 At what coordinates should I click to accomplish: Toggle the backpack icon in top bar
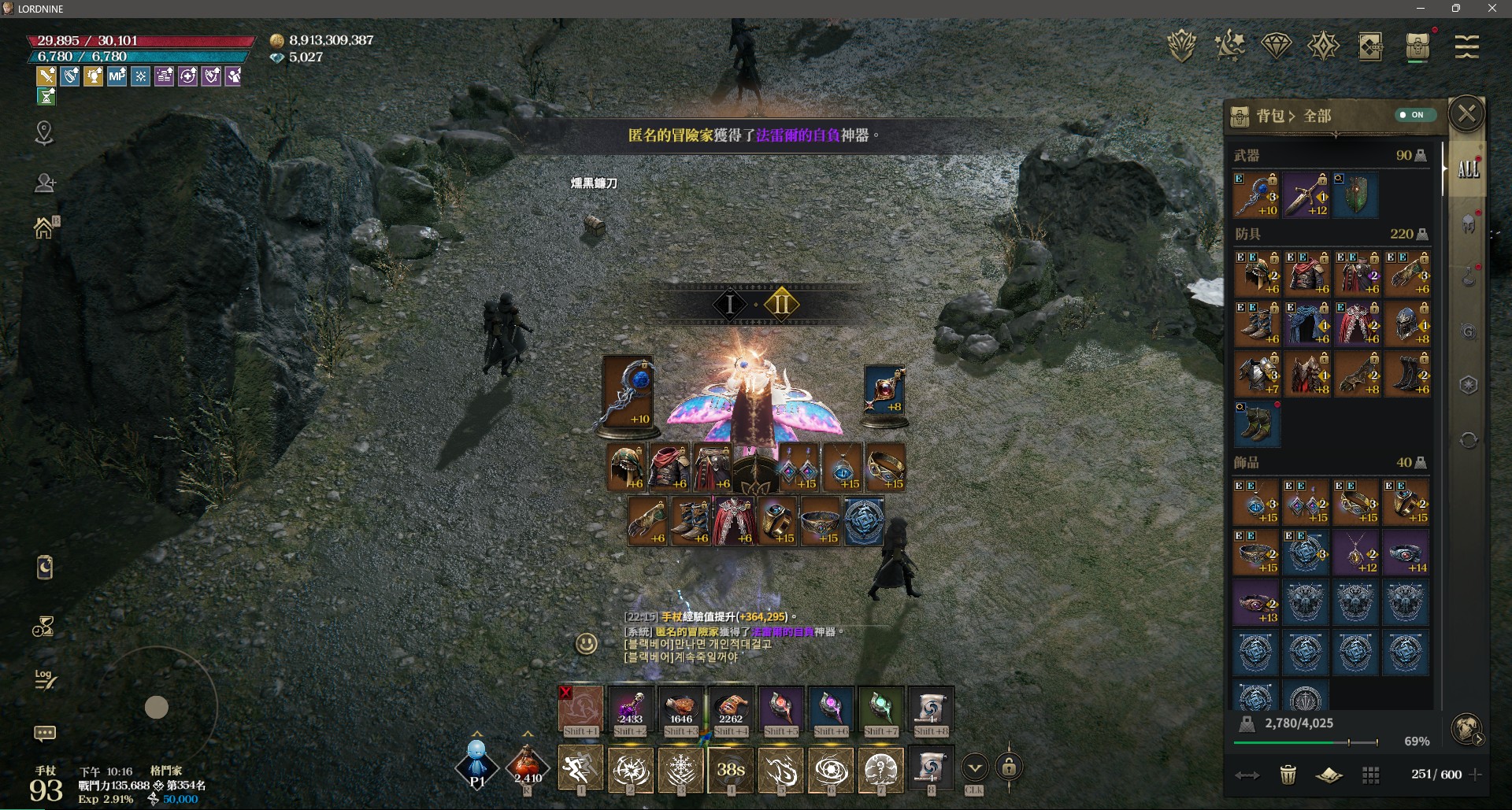(1417, 46)
